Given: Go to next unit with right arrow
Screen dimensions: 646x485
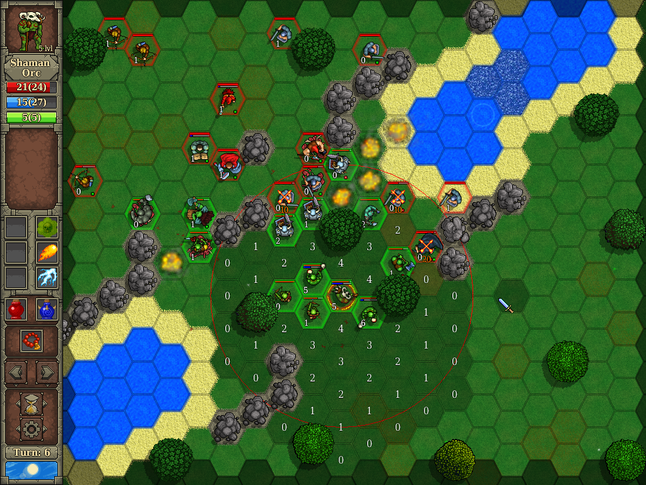Looking at the screenshot, I should (46, 372).
